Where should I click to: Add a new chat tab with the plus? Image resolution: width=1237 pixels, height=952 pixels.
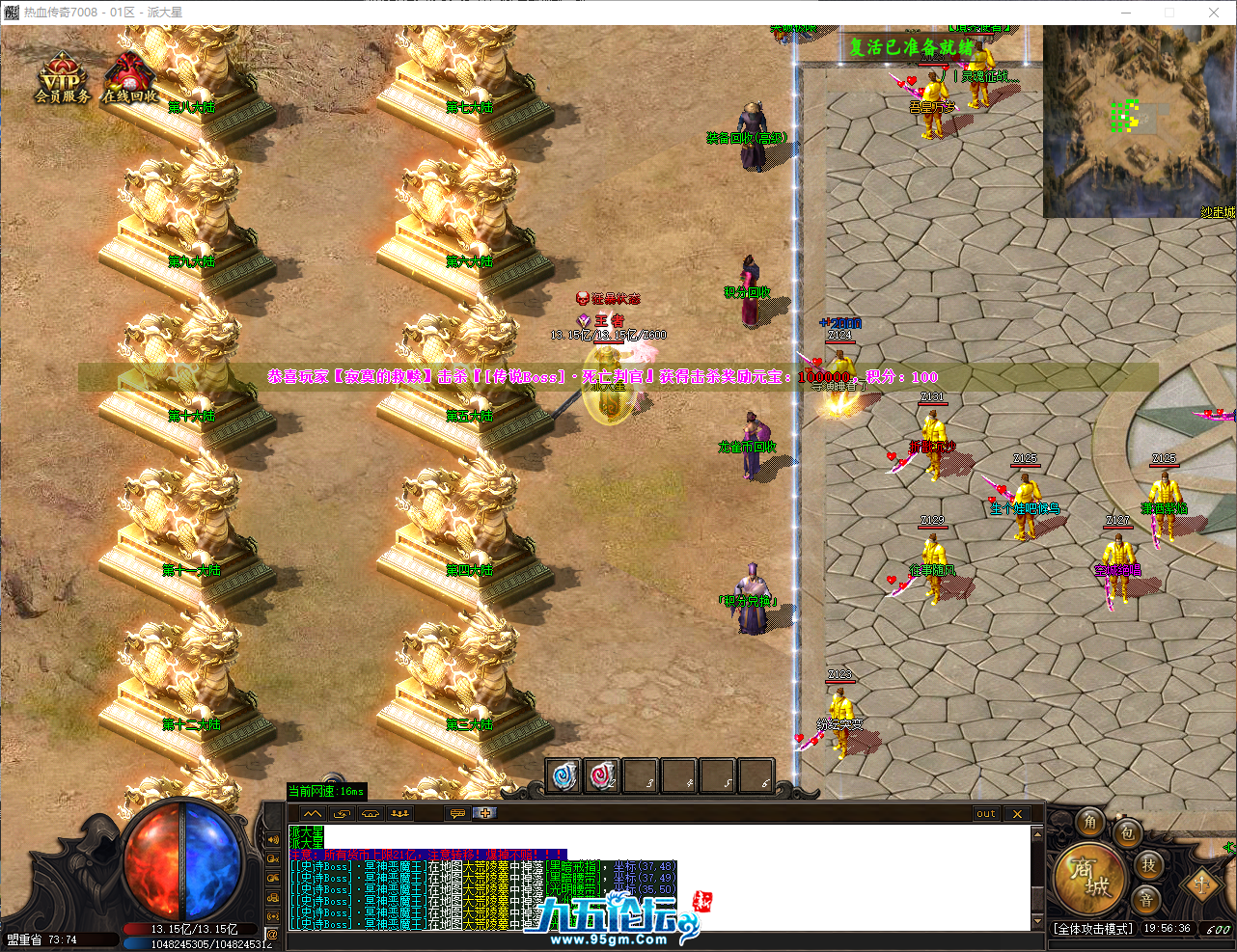click(484, 813)
